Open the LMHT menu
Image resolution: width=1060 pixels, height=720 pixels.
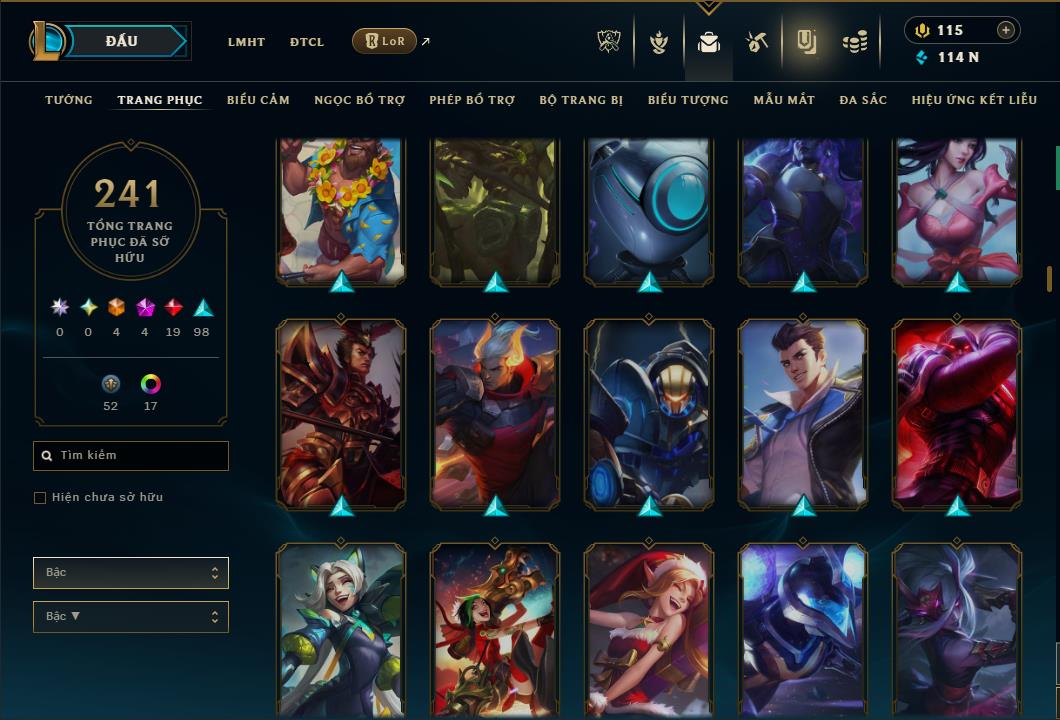point(246,42)
